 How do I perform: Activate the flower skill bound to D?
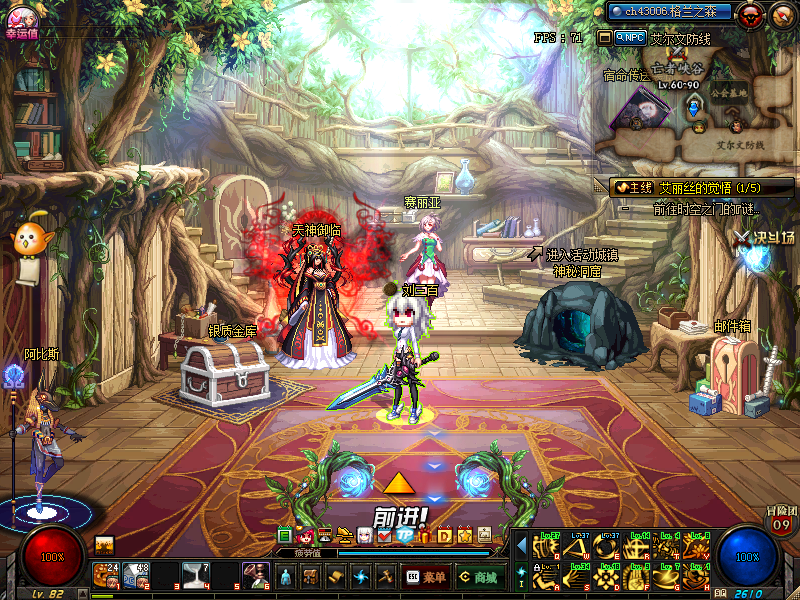(x=606, y=577)
